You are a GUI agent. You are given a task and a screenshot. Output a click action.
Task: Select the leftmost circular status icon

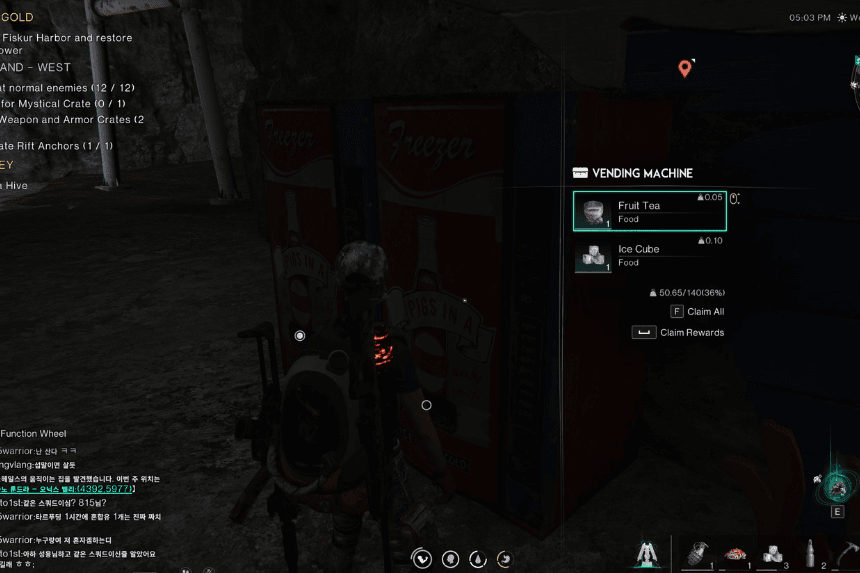(423, 559)
